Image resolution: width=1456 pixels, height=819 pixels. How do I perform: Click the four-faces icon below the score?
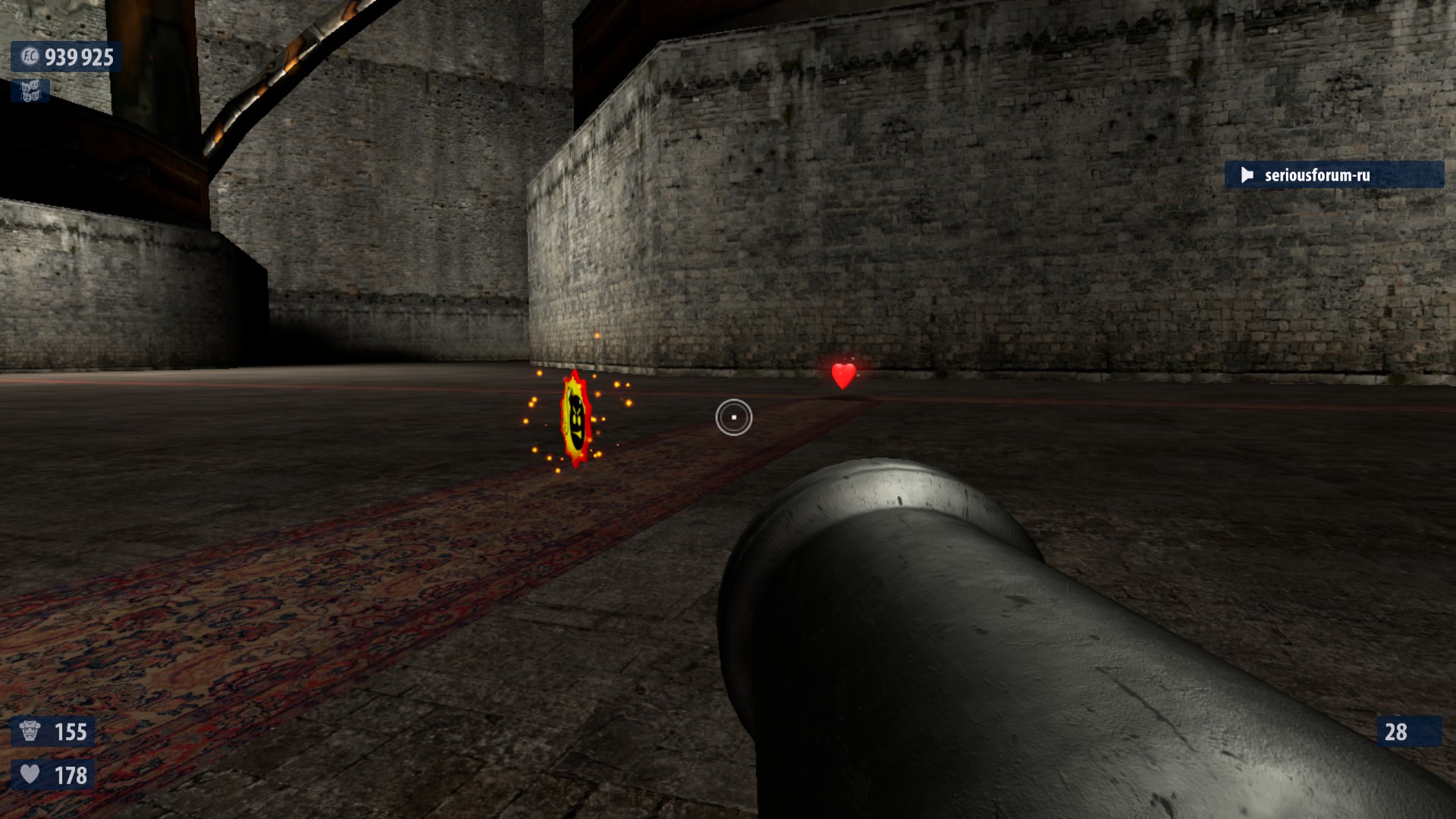coord(30,91)
